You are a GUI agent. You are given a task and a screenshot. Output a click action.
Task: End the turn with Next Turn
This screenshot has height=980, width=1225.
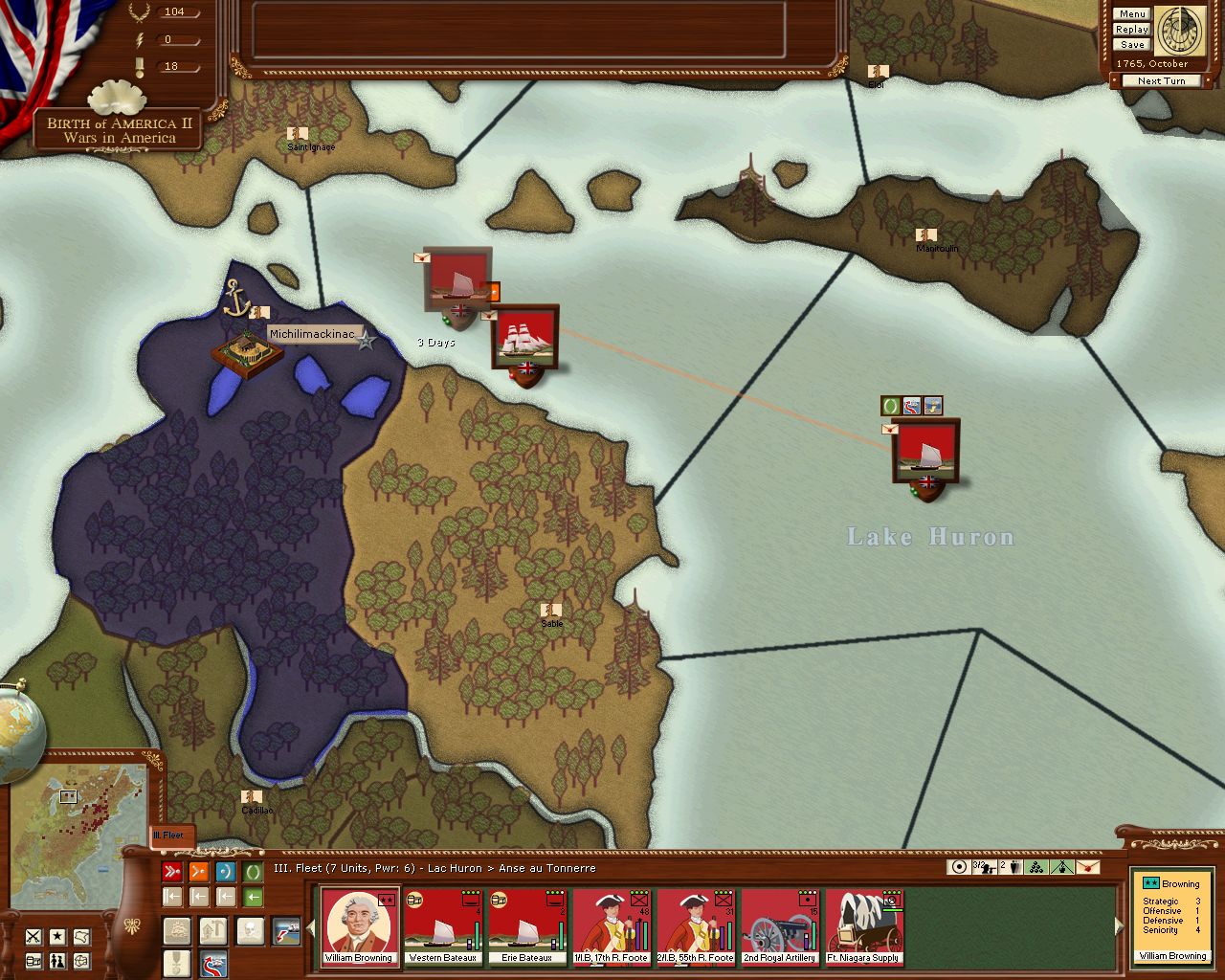point(1161,81)
